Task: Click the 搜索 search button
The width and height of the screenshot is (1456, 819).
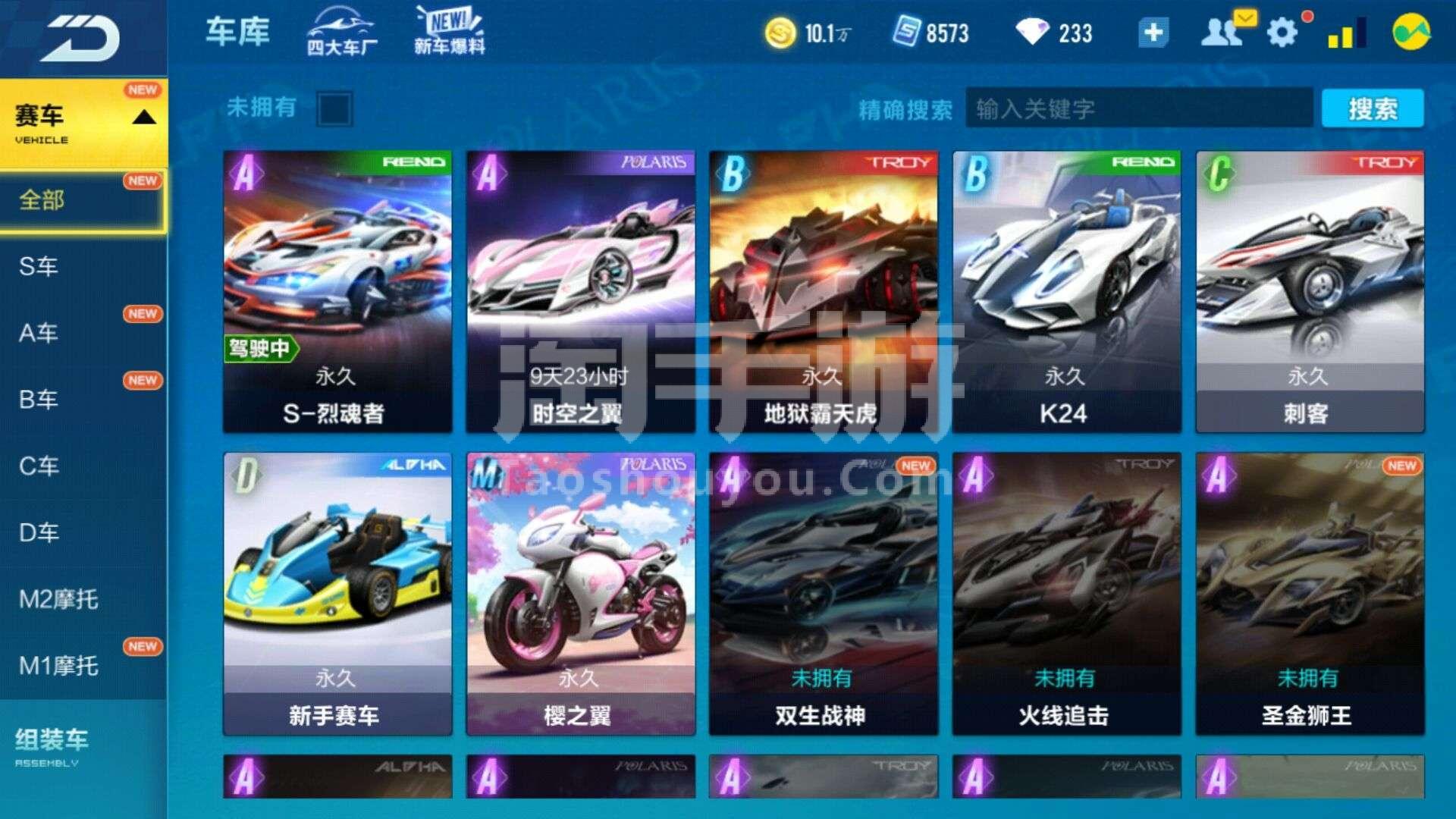Action: click(x=1372, y=109)
